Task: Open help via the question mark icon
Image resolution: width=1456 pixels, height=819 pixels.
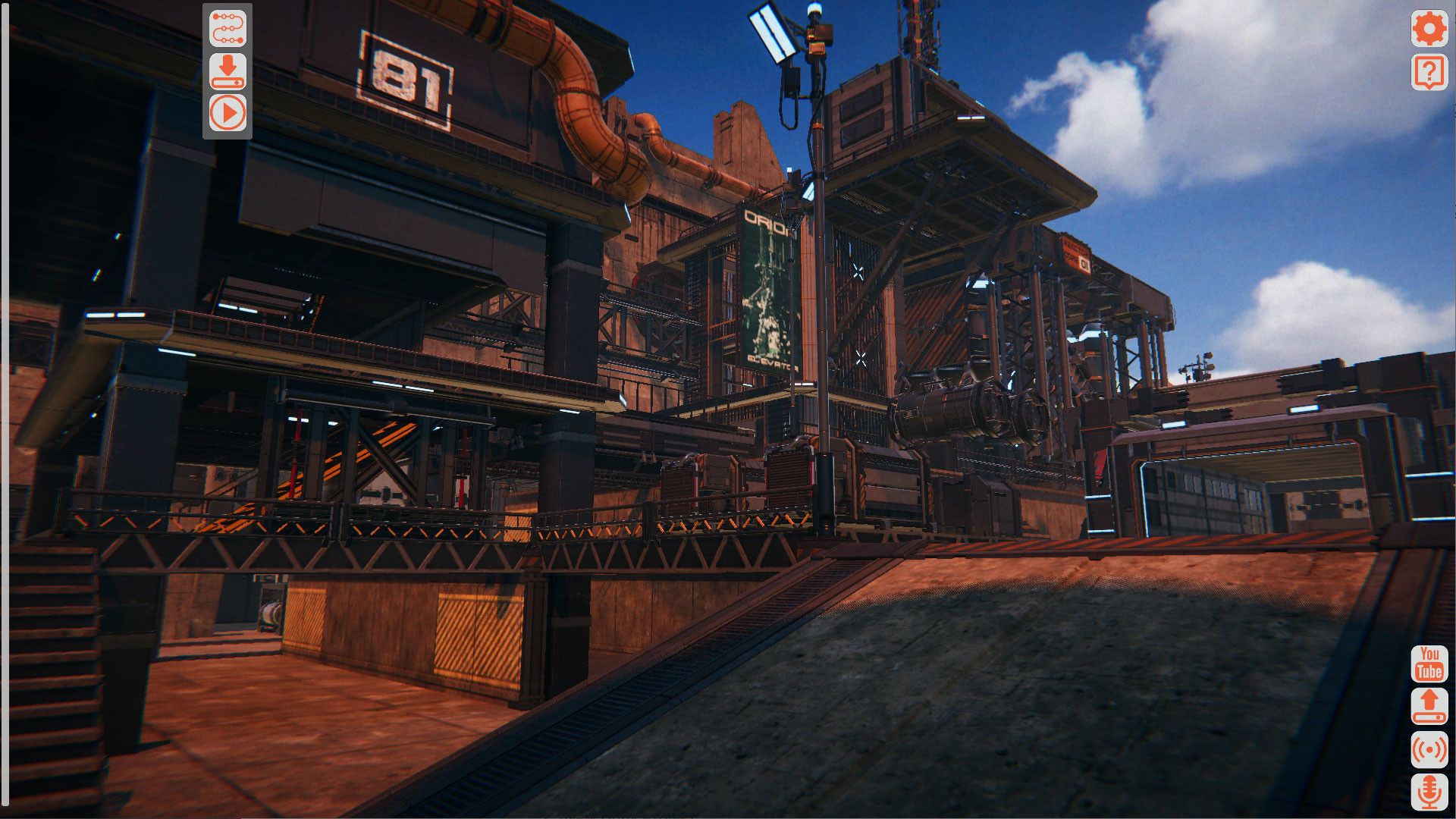Action: click(1429, 72)
